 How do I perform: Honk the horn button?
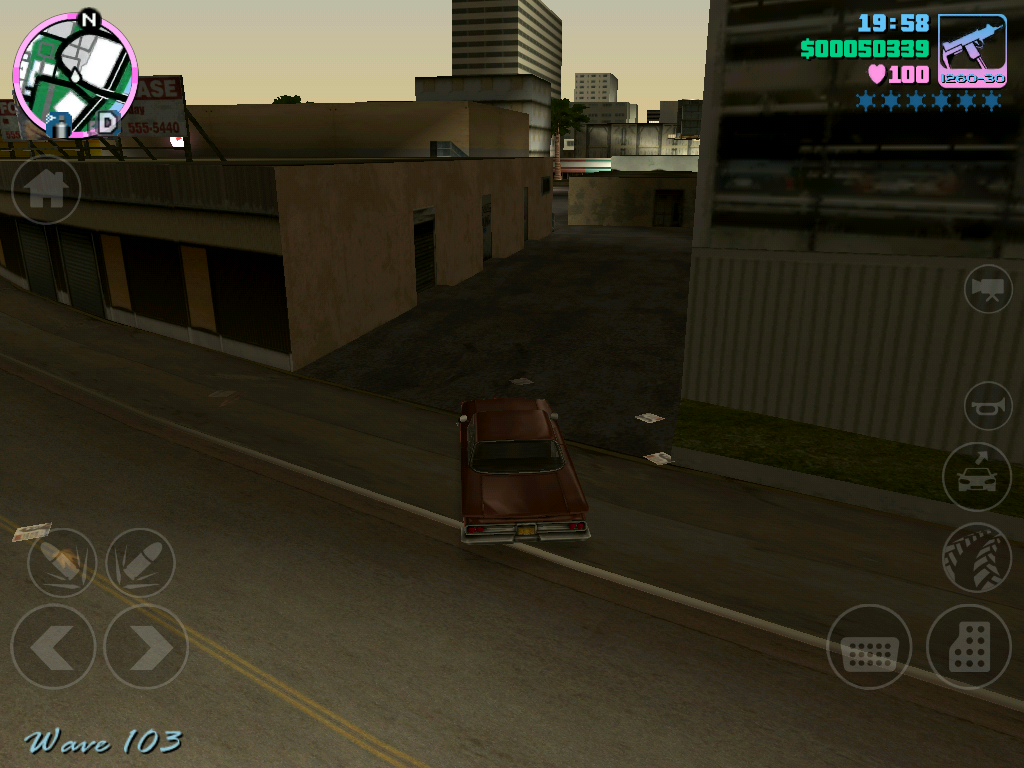[988, 406]
